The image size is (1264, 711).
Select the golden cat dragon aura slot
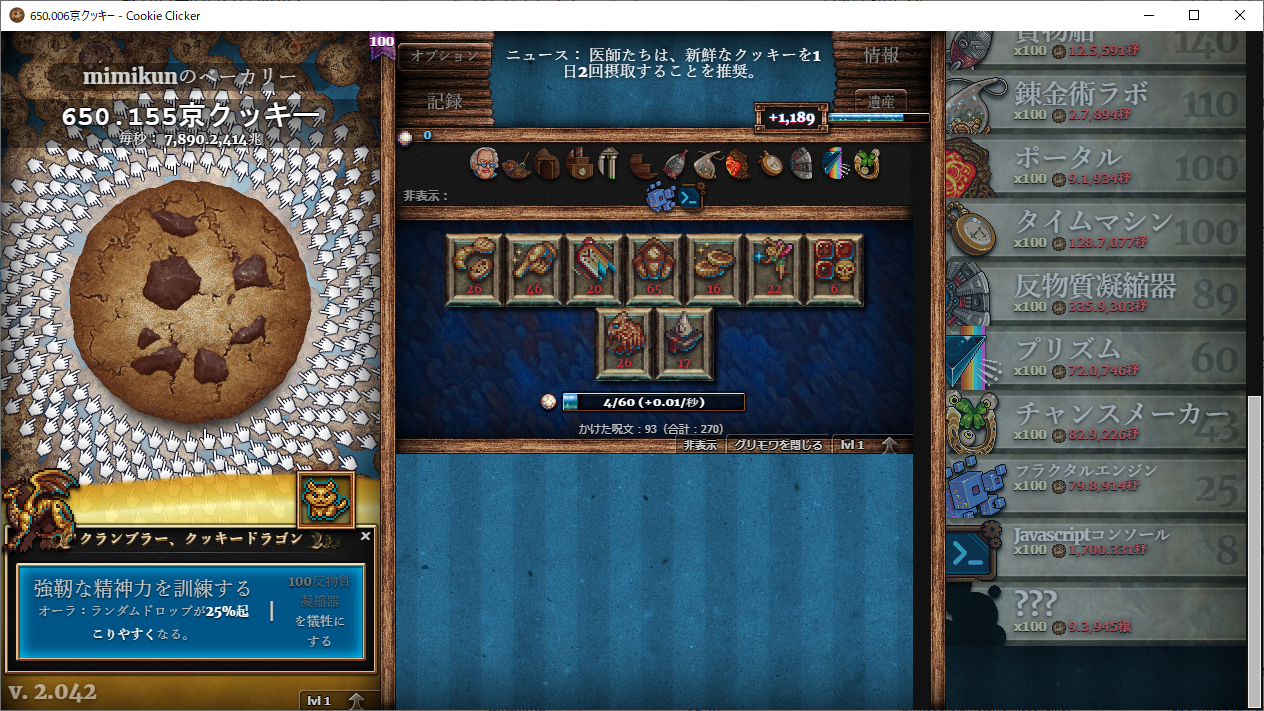pyautogui.click(x=326, y=499)
